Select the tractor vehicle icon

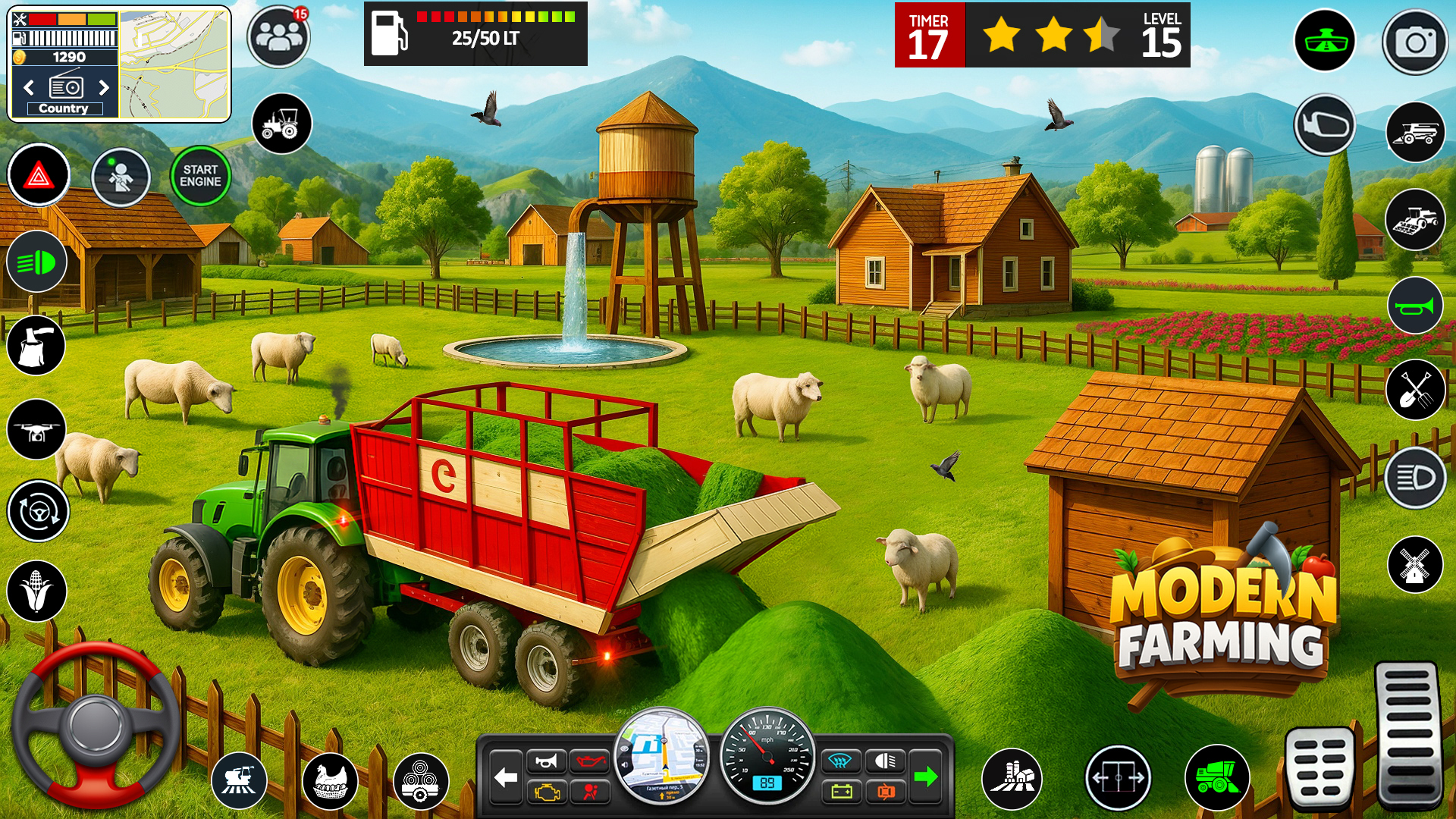point(281,124)
